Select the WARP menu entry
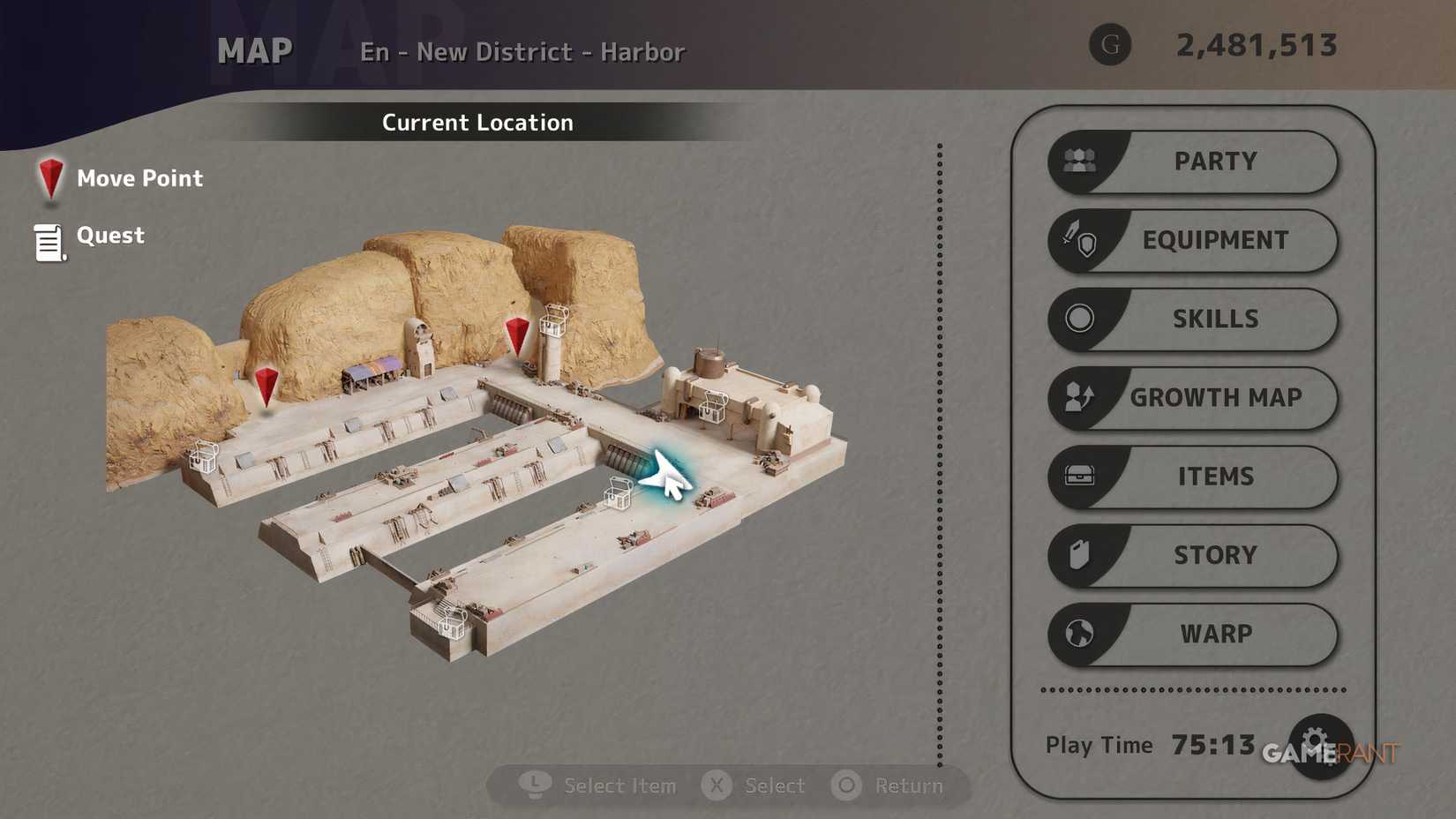The height and width of the screenshot is (819, 1456). (x=1215, y=634)
